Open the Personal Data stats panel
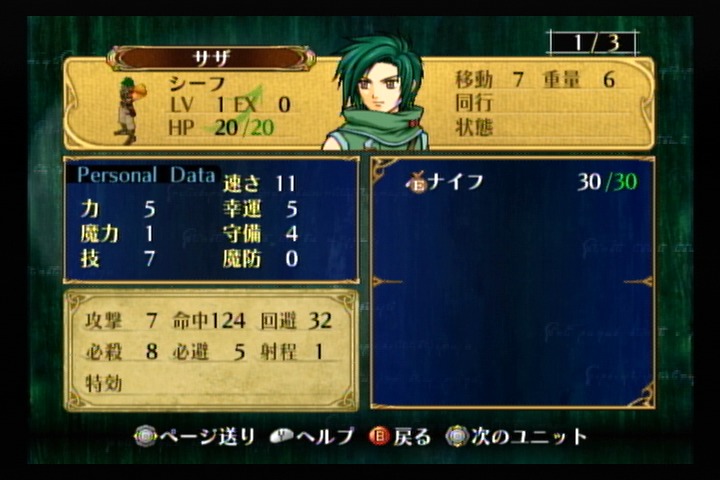The height and width of the screenshot is (480, 720). (146, 176)
